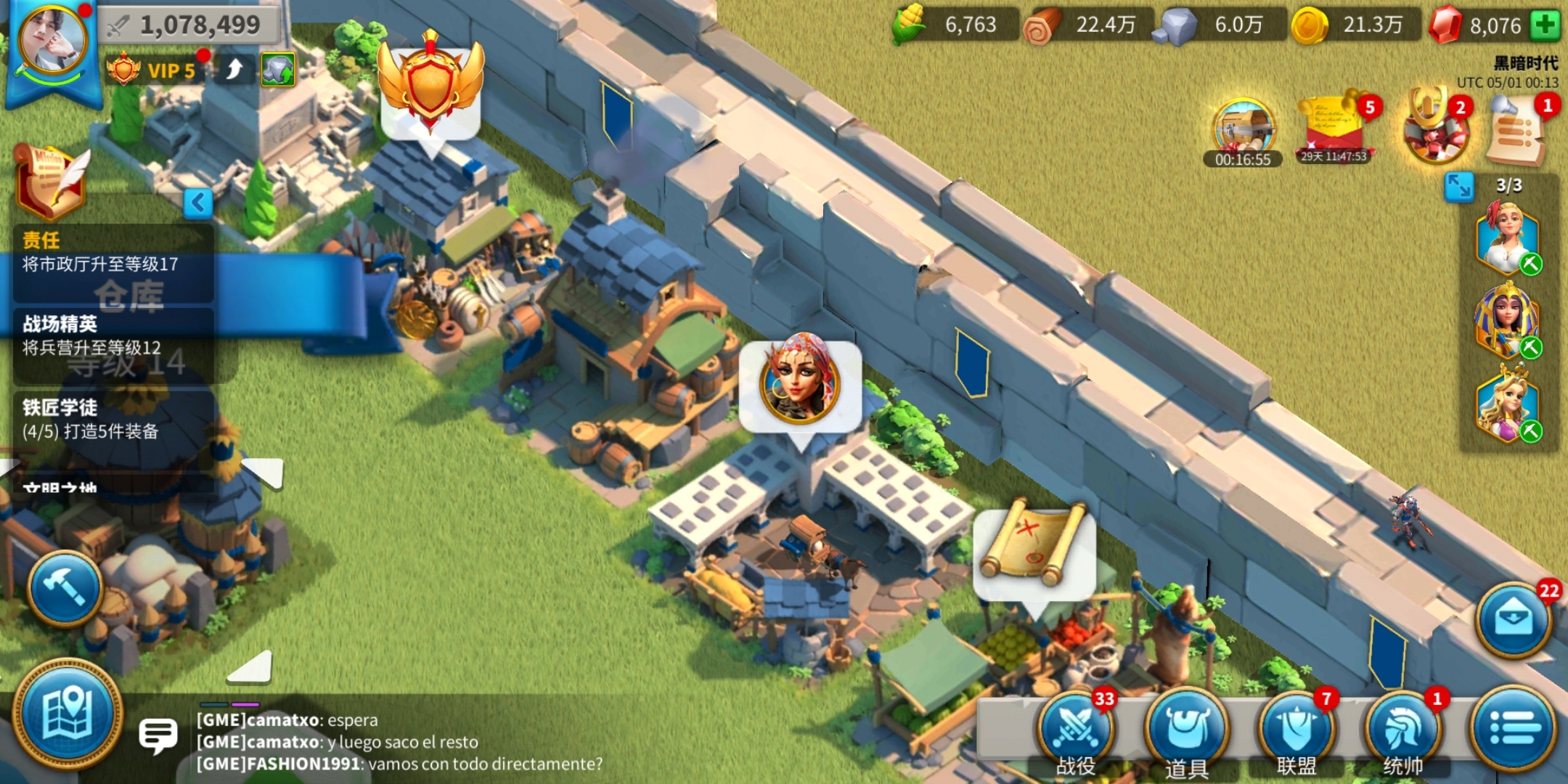Viewport: 1568px width, 784px height.
Task: Open the samurai helmet event icon
Action: pos(1435,128)
